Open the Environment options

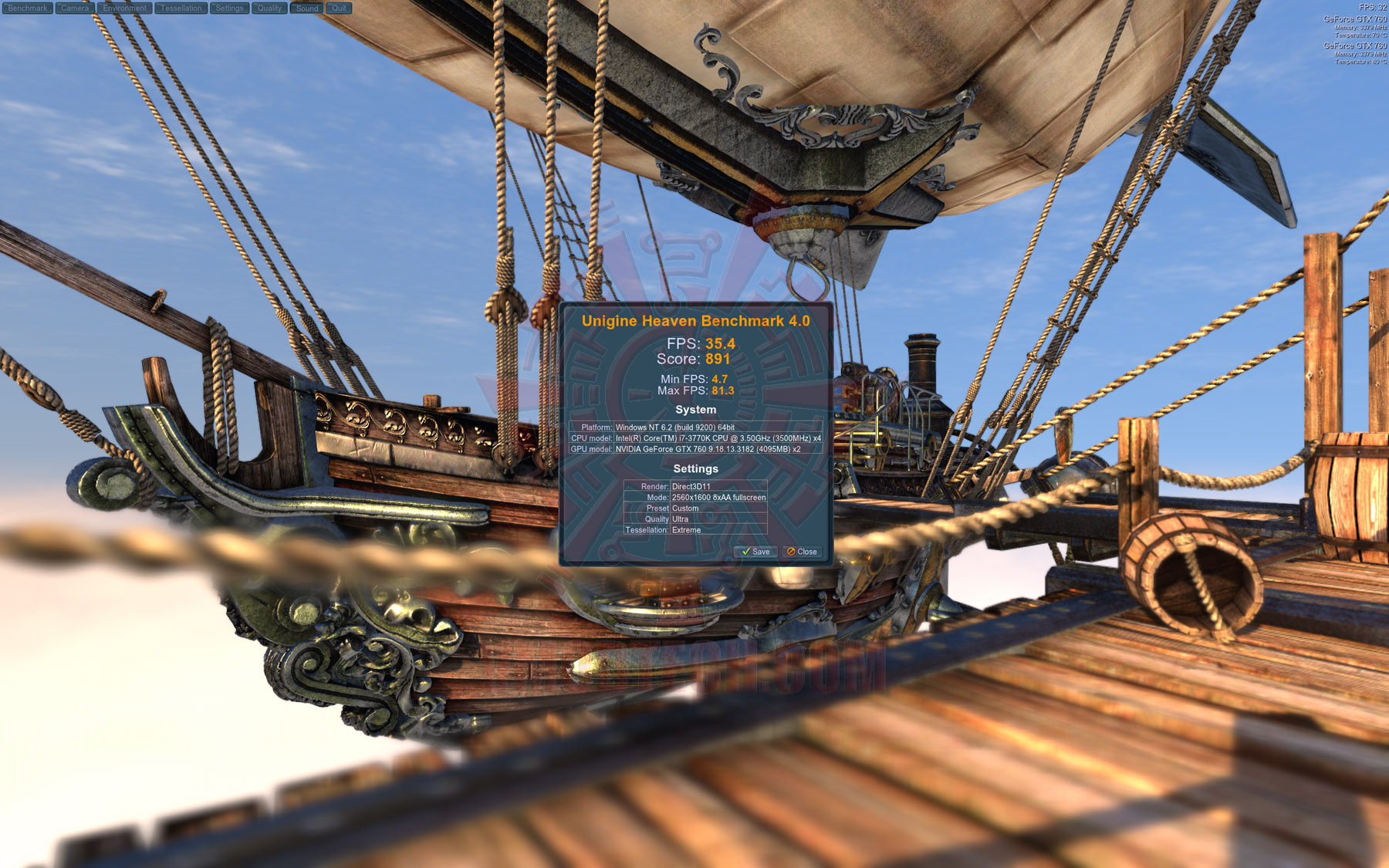125,8
